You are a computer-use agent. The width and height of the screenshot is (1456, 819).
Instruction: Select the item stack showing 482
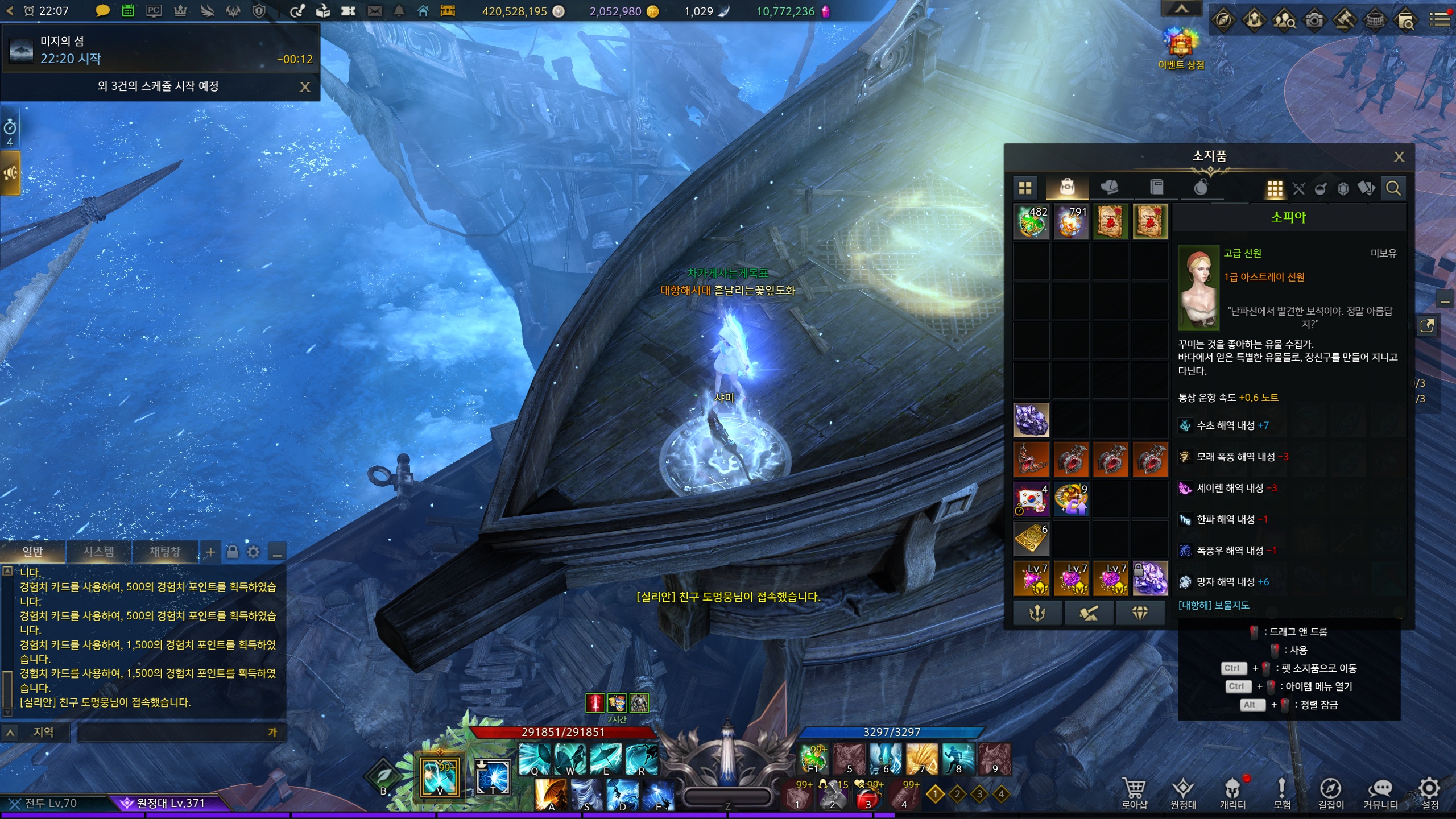pyautogui.click(x=1031, y=221)
